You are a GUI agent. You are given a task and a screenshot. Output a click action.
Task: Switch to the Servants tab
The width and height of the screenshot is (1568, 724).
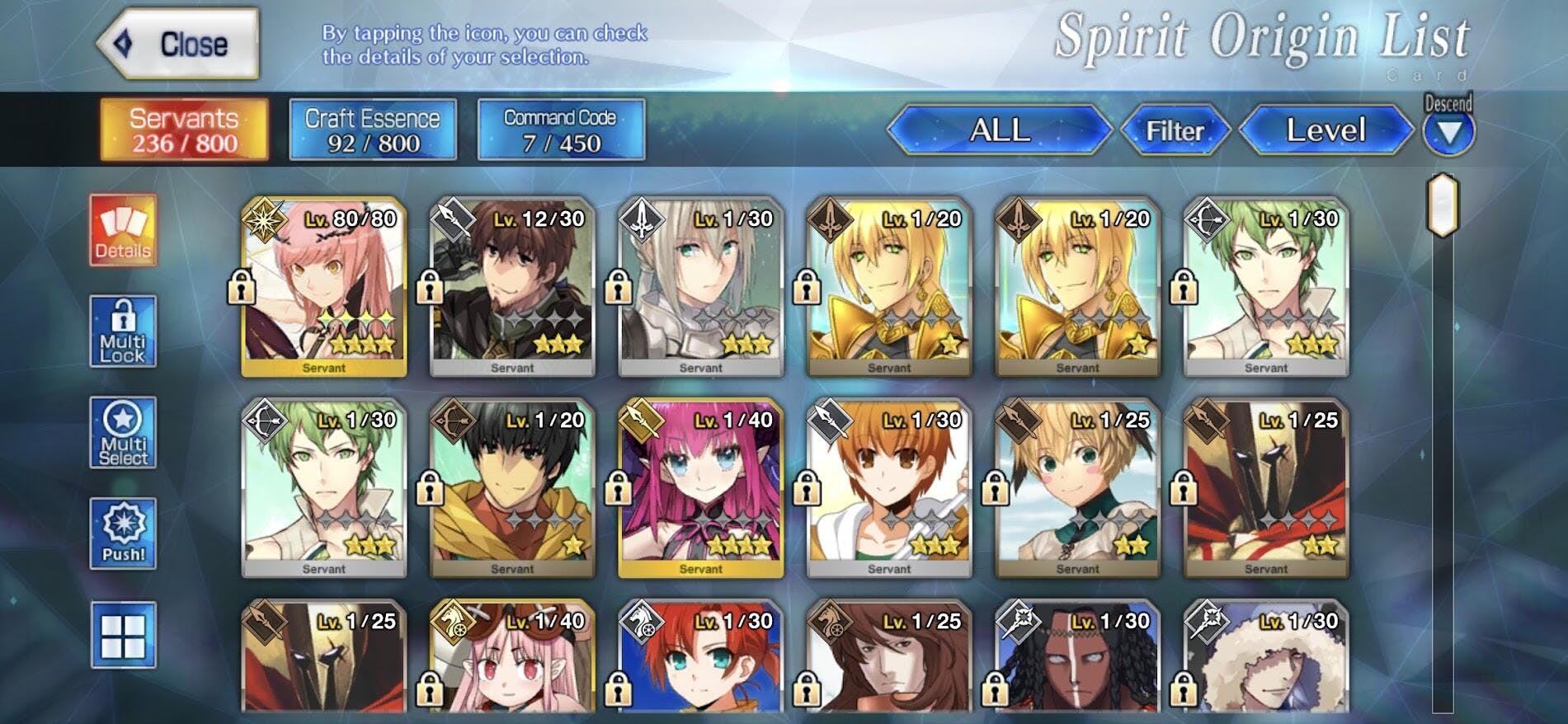[184, 130]
